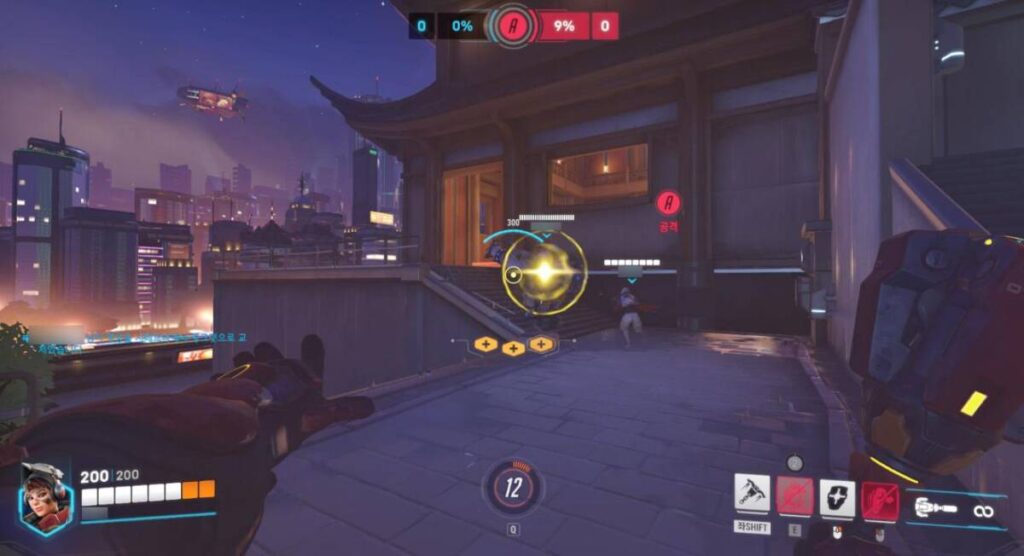Click the hero portrait in the corner
This screenshot has width=1024, height=556.
[x=44, y=497]
